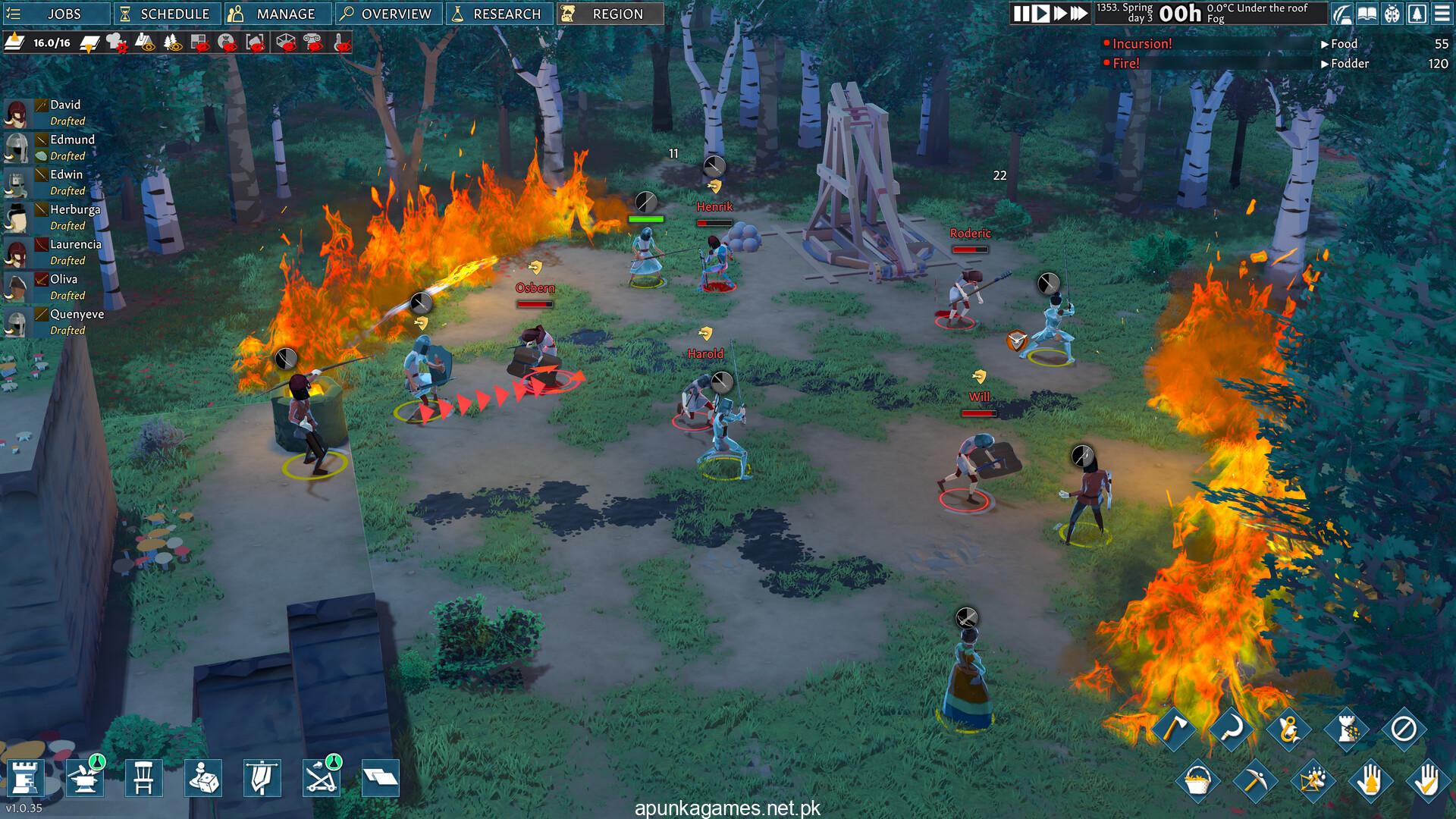Open the castle tower build menu

(24, 778)
